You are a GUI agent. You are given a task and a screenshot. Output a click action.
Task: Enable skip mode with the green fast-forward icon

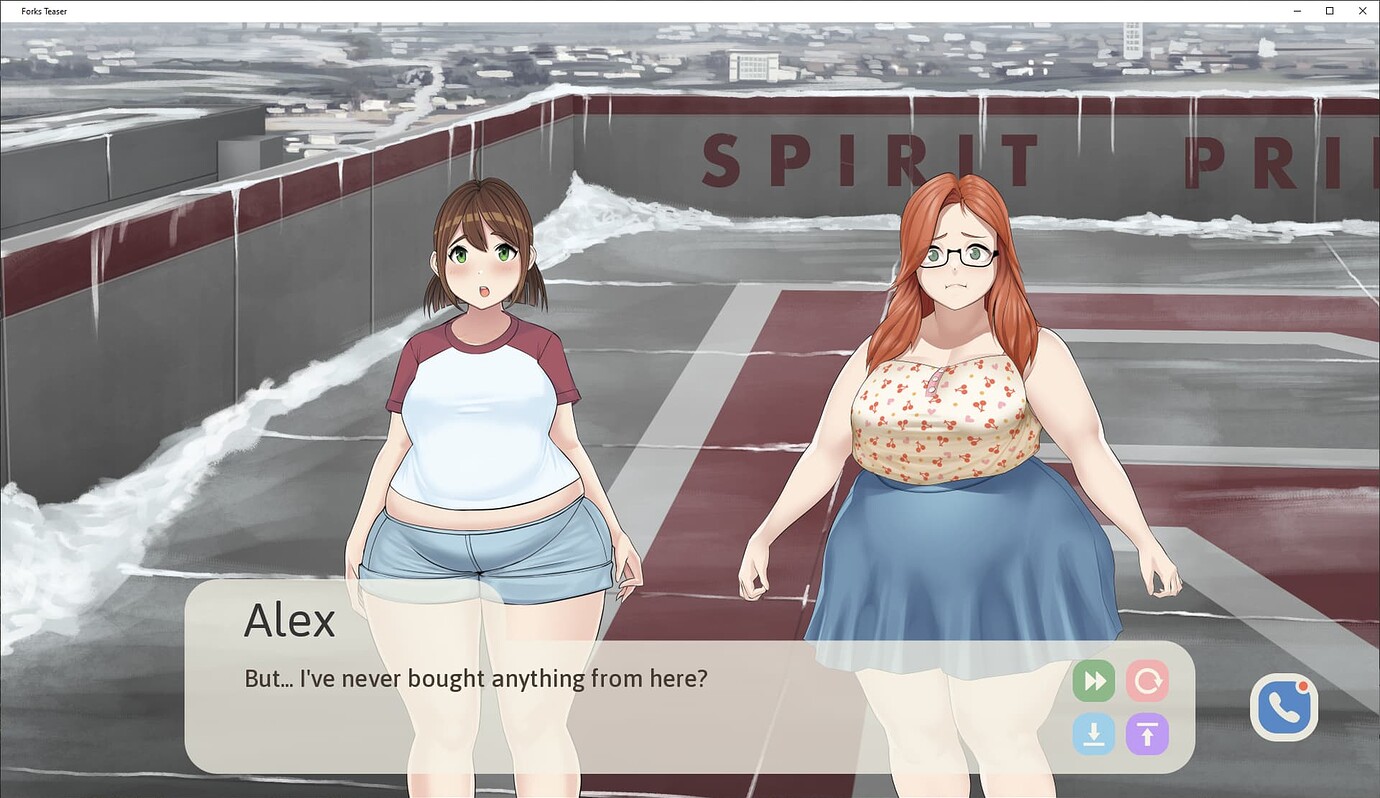tap(1093, 681)
